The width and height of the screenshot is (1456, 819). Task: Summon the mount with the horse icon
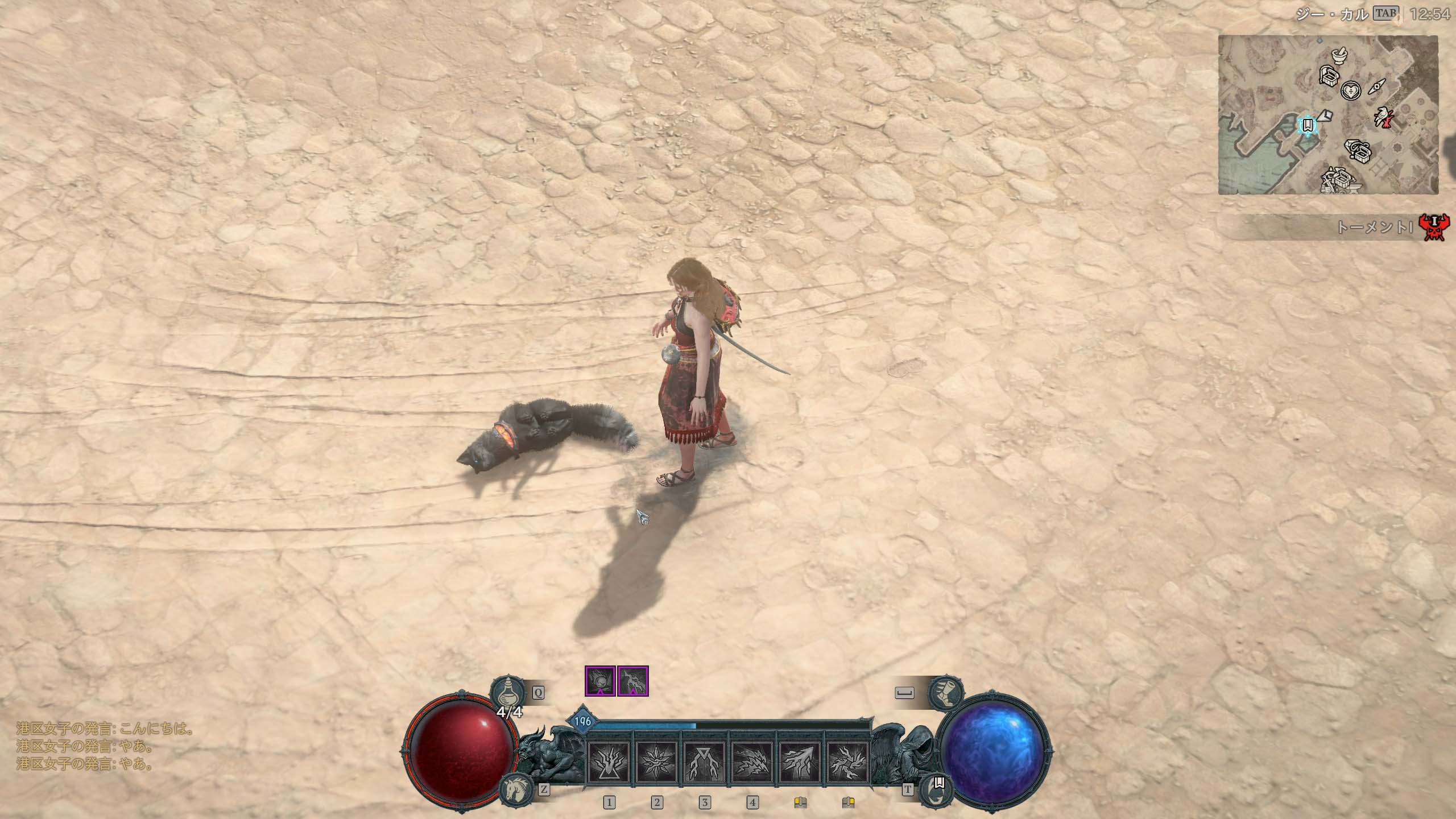coord(516,789)
